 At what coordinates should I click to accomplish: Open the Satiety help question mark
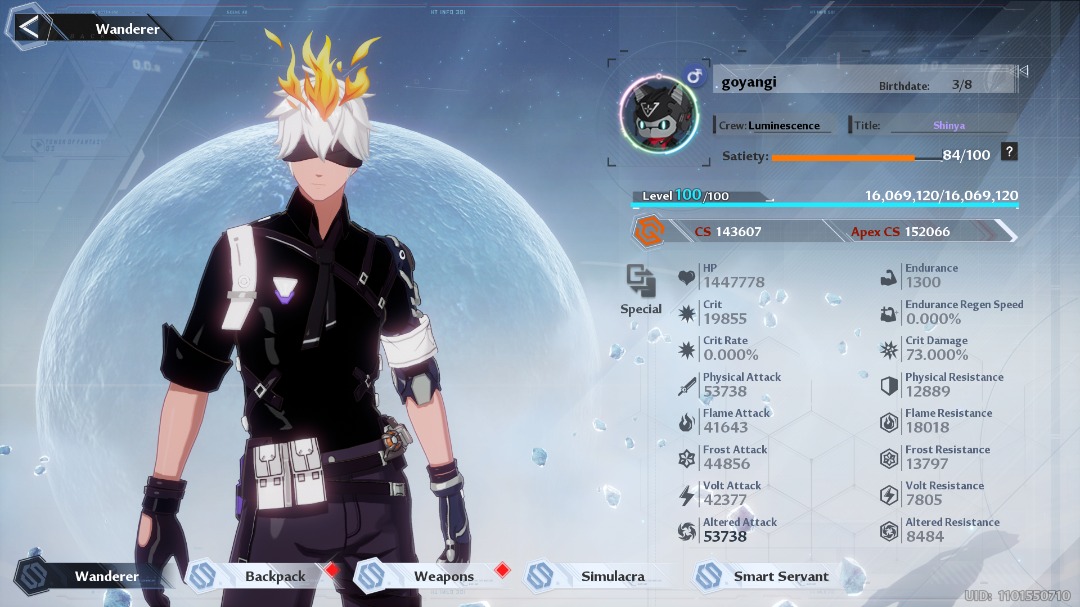point(1010,152)
